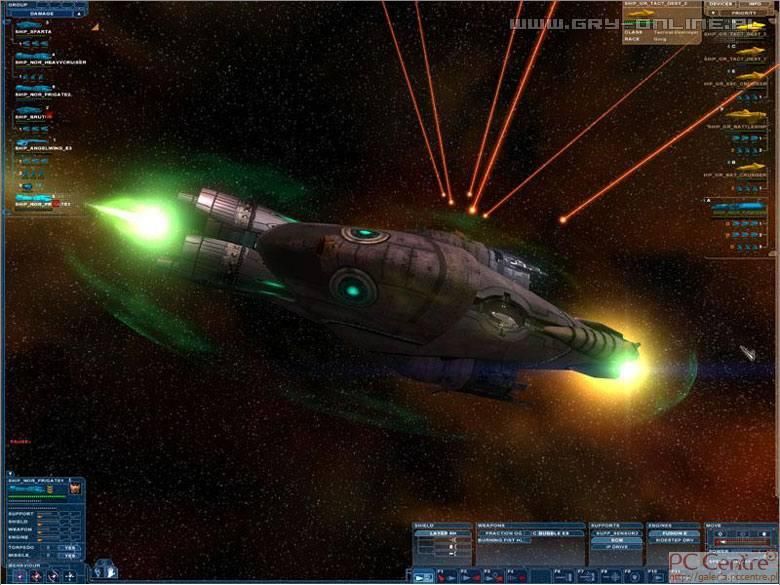
Task: Switch to the Devices tab
Action: tap(722, 4)
